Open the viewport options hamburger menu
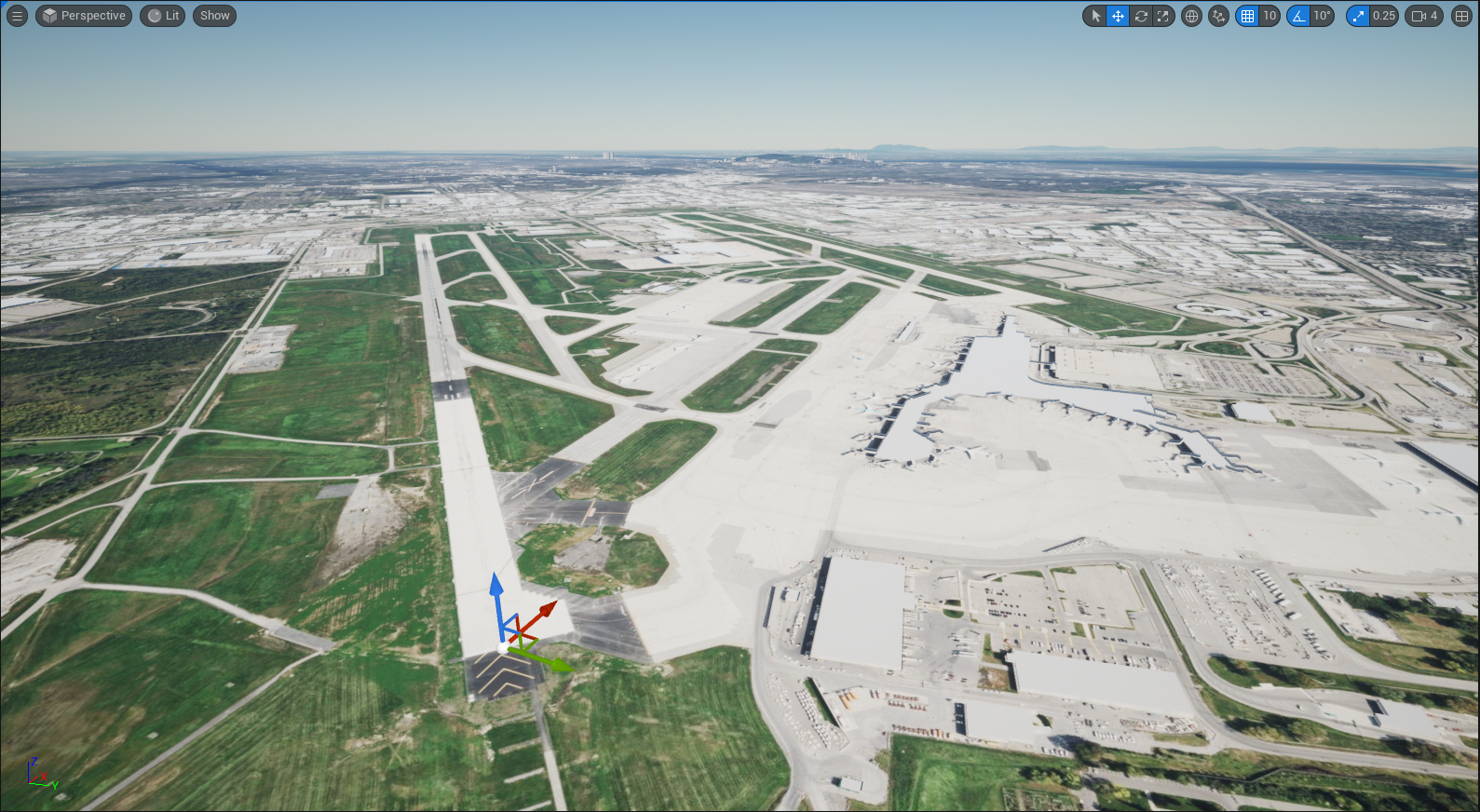This screenshot has height=812, width=1480. (17, 16)
